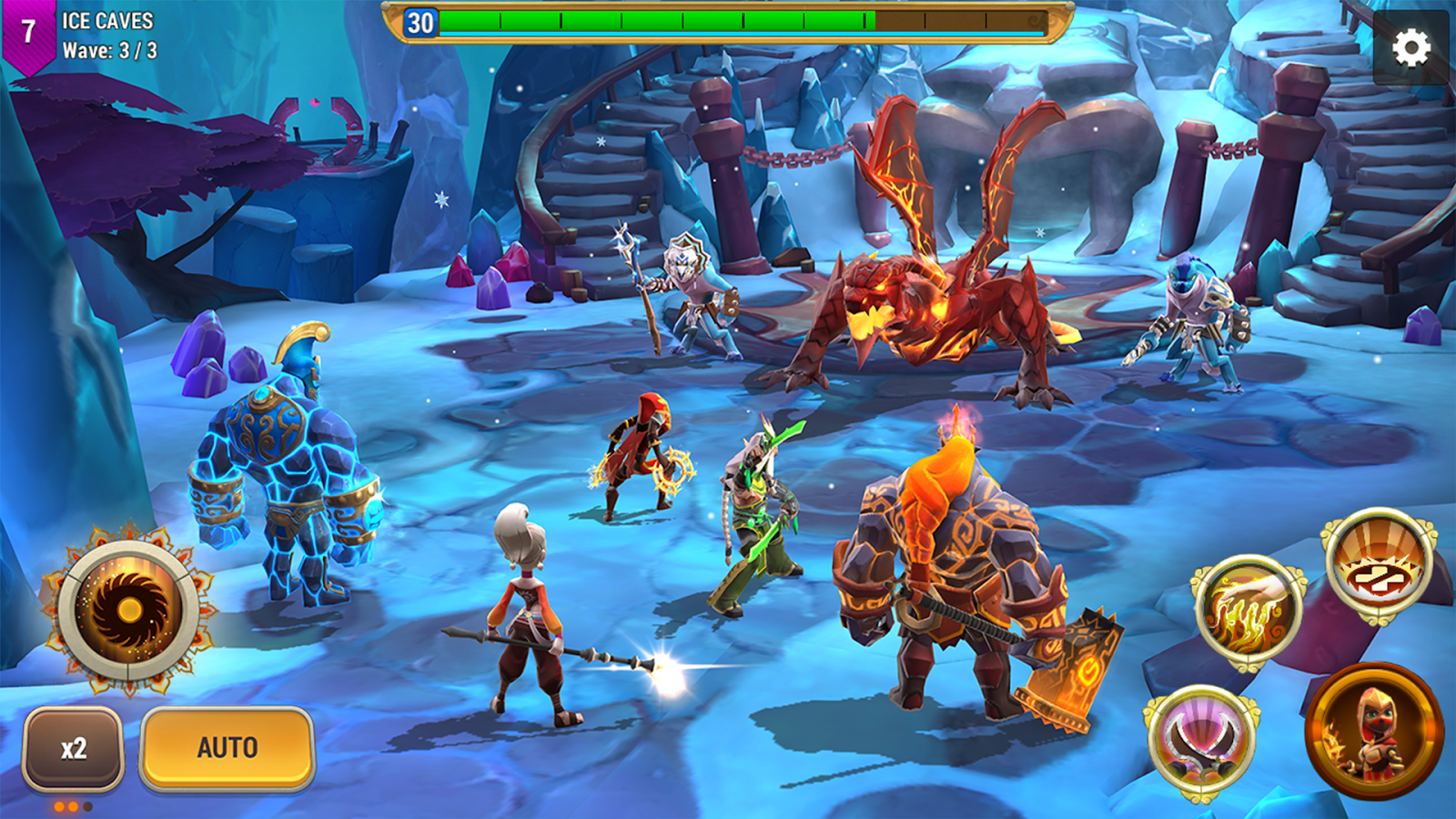Screen dimensions: 1456x819
Task: Enable AUTO battle mode
Action: tap(227, 748)
